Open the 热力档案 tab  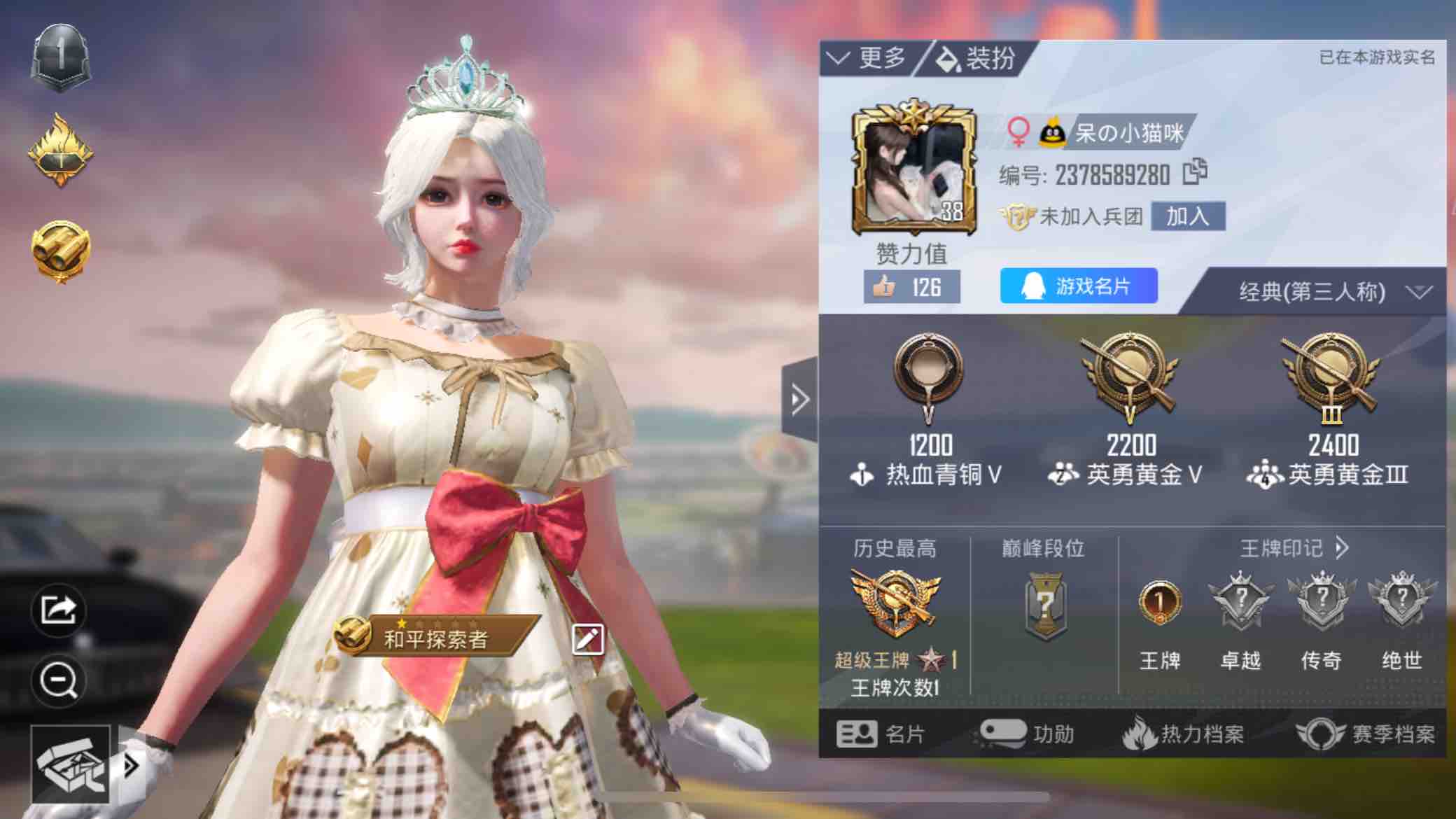1183,734
